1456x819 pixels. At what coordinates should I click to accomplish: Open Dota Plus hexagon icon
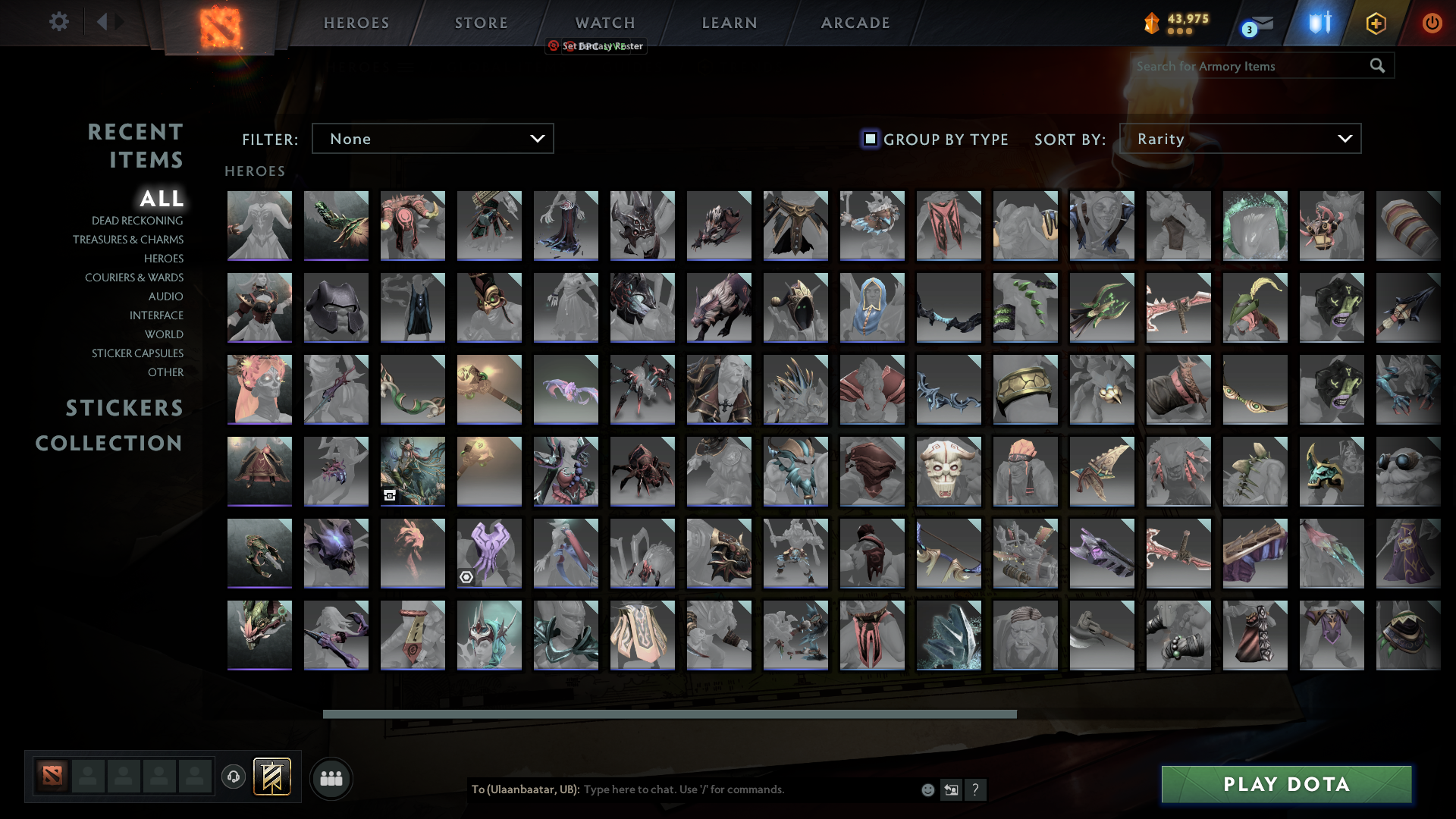click(x=1376, y=24)
